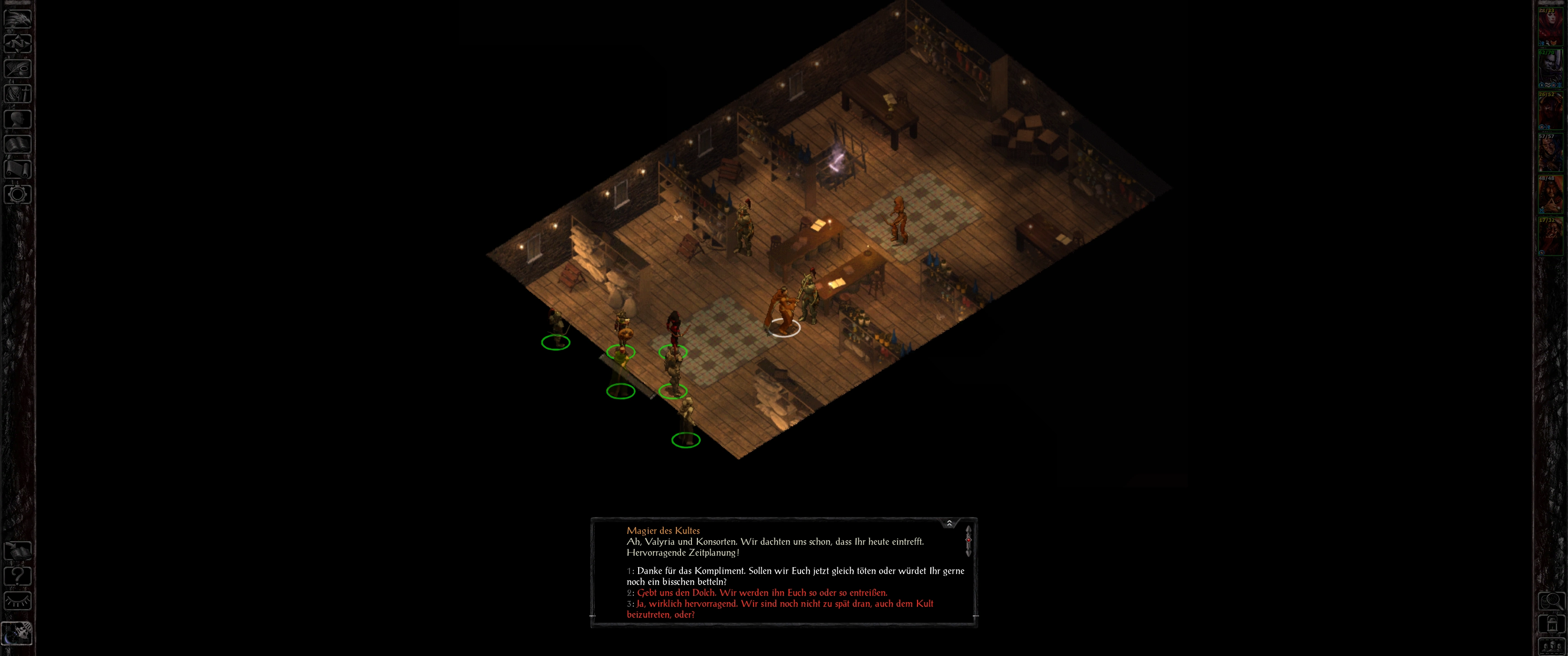
Task: Toggle interface visibility with the closed-eye button
Action: [18, 600]
